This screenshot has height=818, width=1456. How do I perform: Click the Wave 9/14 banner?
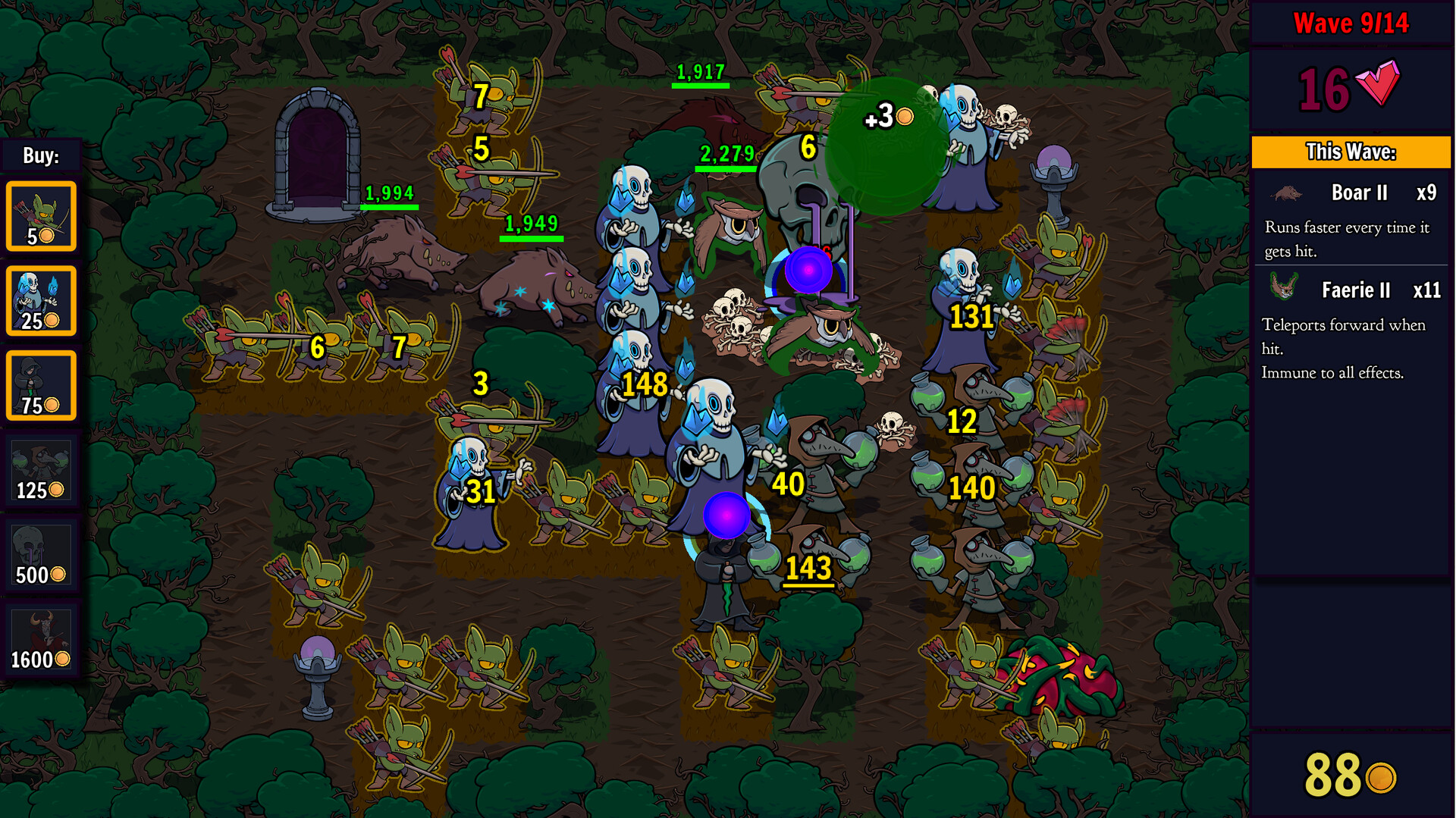[x=1352, y=23]
